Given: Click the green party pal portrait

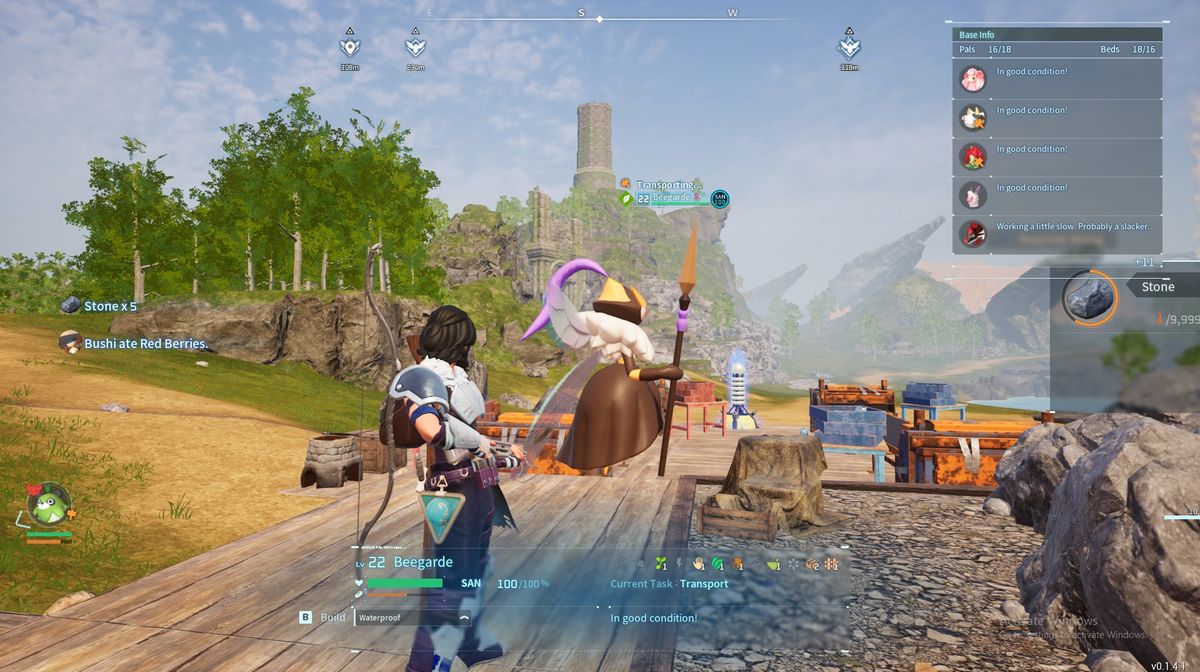Looking at the screenshot, I should (x=48, y=503).
